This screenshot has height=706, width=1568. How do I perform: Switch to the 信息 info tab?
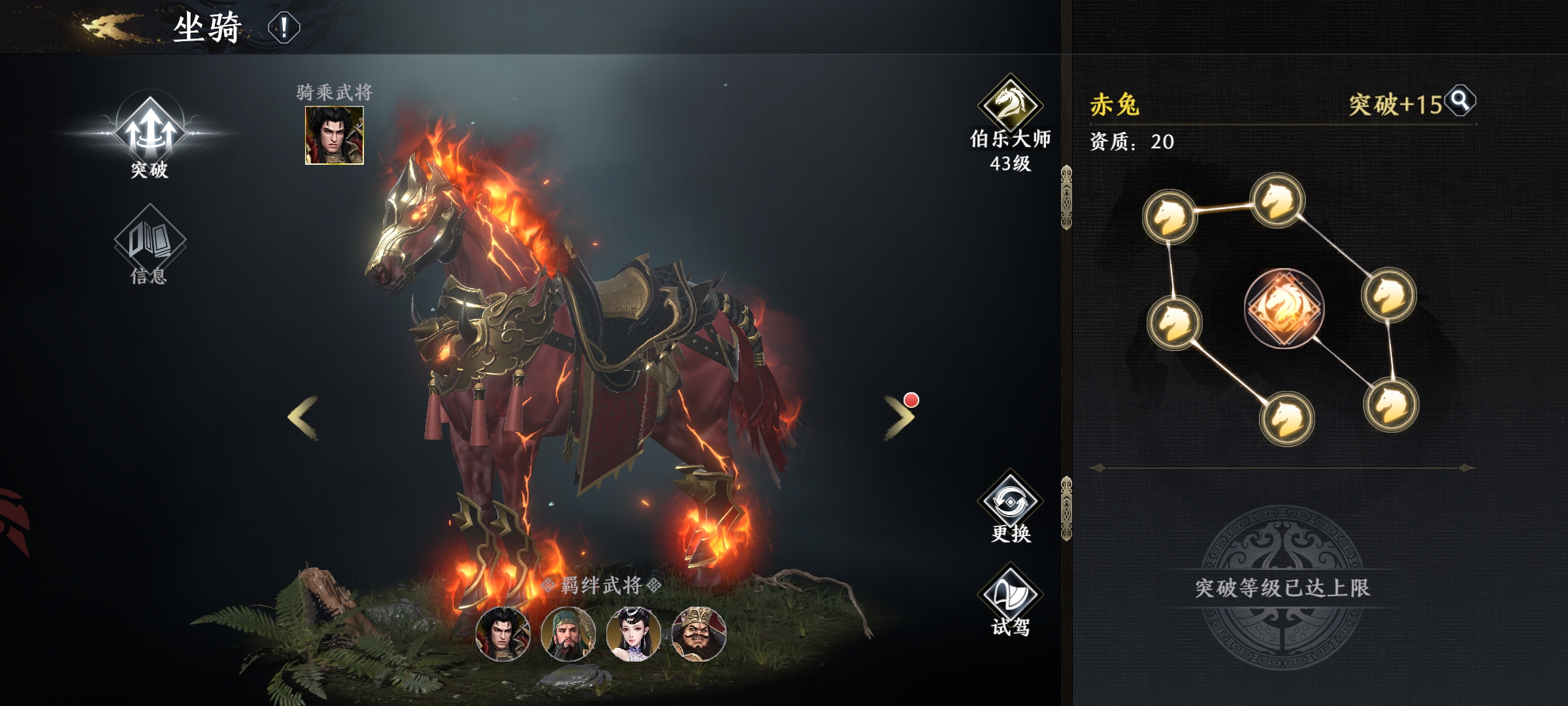(150, 245)
